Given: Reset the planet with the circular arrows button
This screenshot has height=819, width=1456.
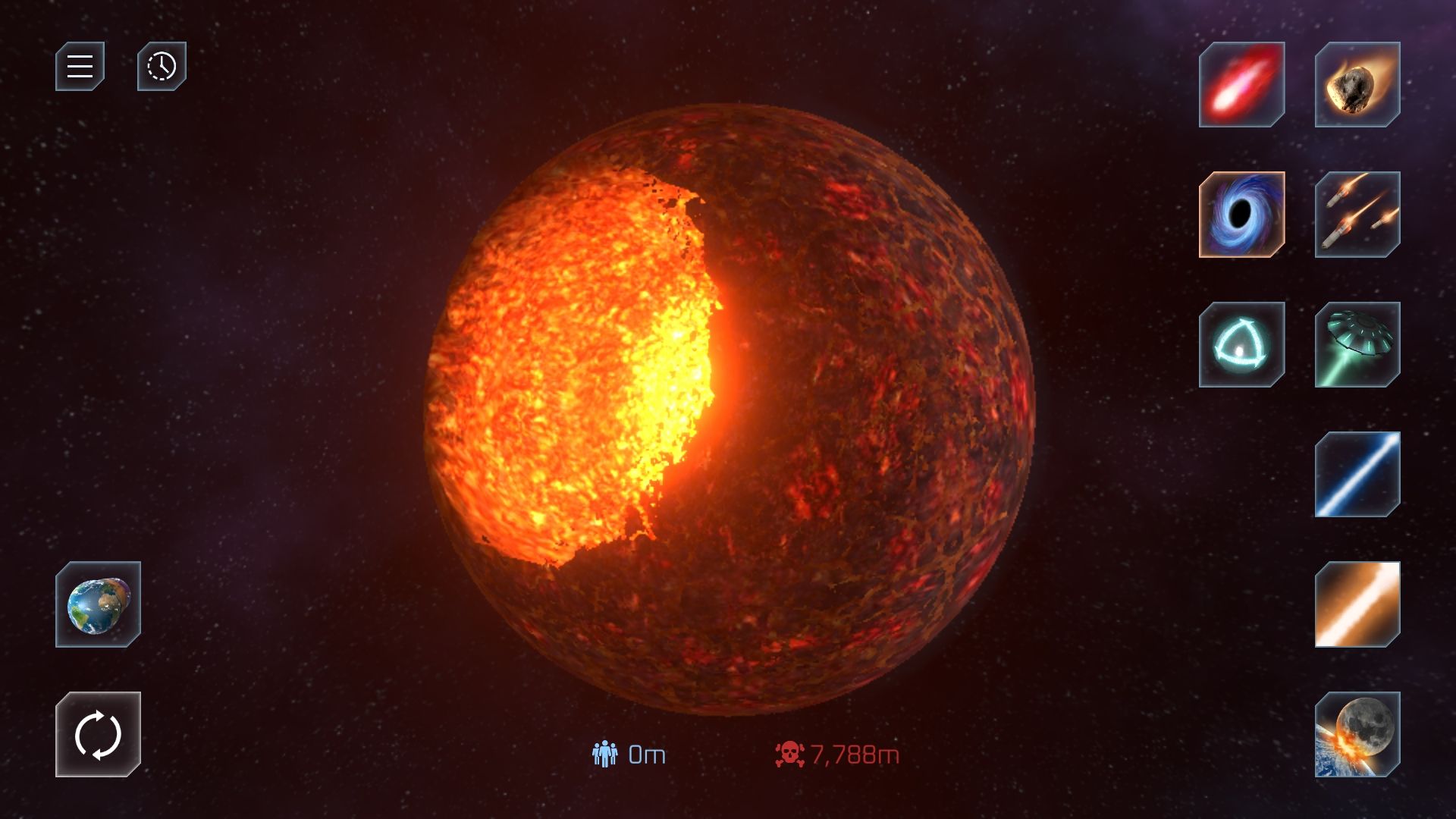Looking at the screenshot, I should click(98, 734).
